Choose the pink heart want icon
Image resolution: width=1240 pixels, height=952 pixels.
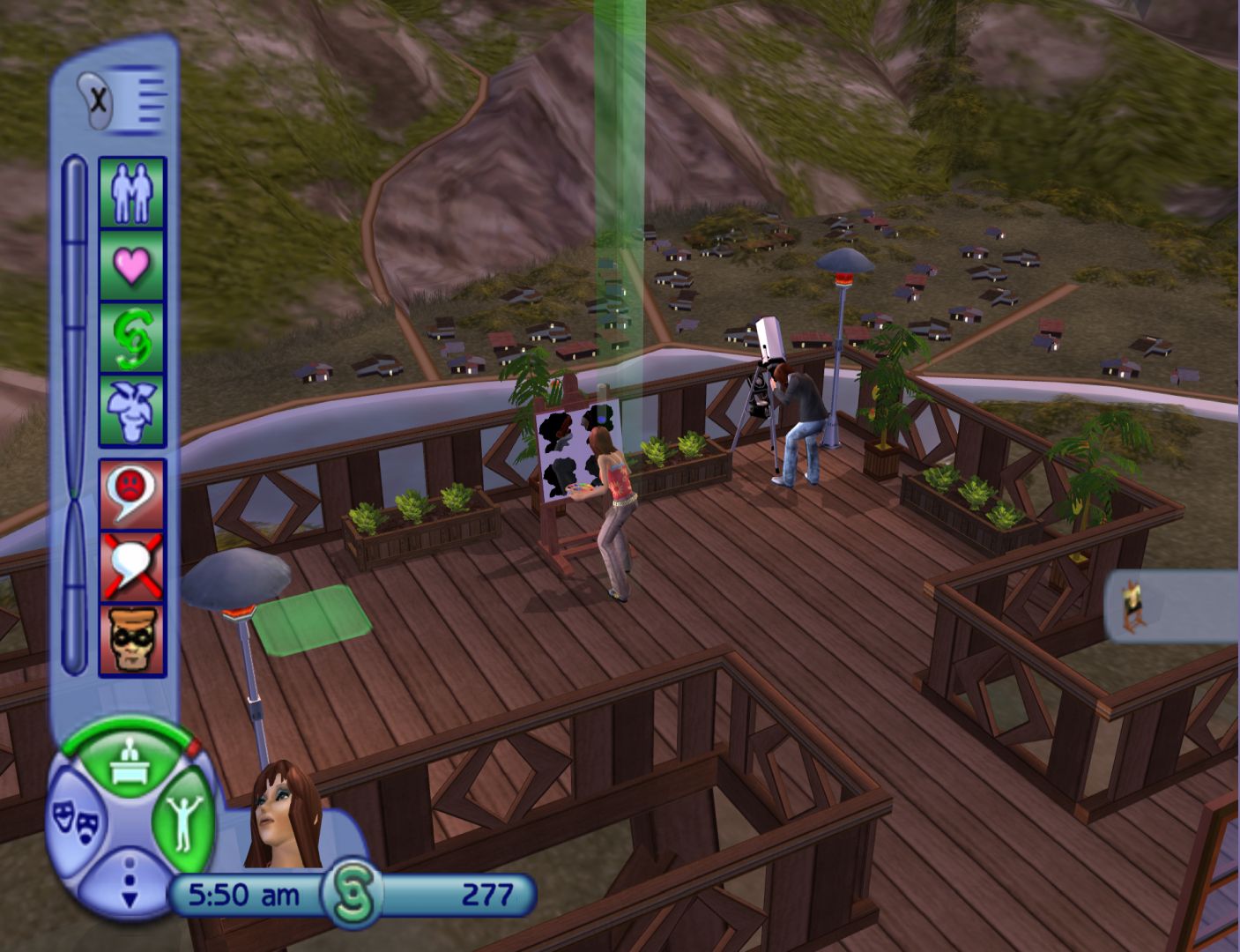coord(132,265)
